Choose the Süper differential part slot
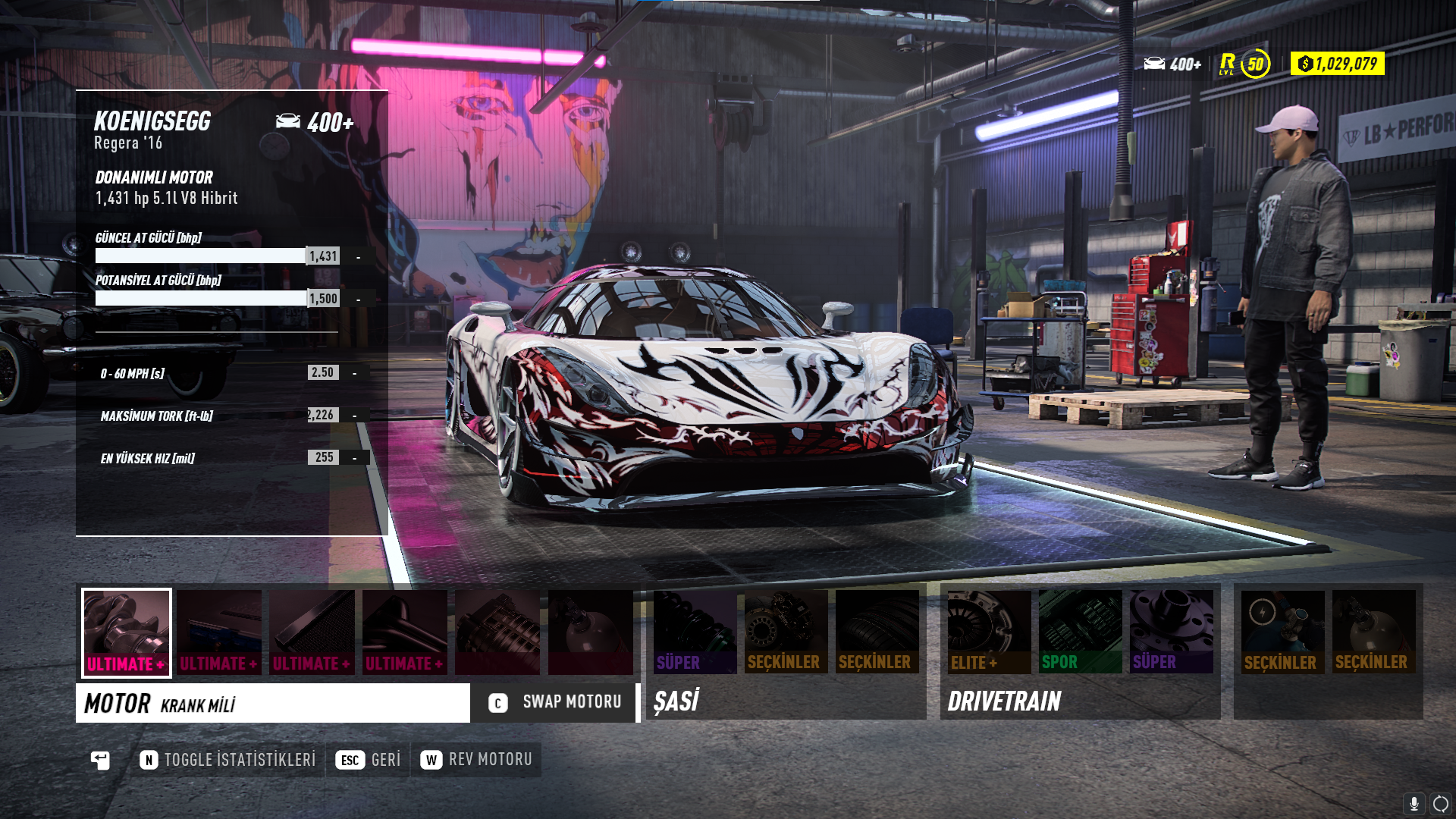The width and height of the screenshot is (1456, 819). point(1171,632)
